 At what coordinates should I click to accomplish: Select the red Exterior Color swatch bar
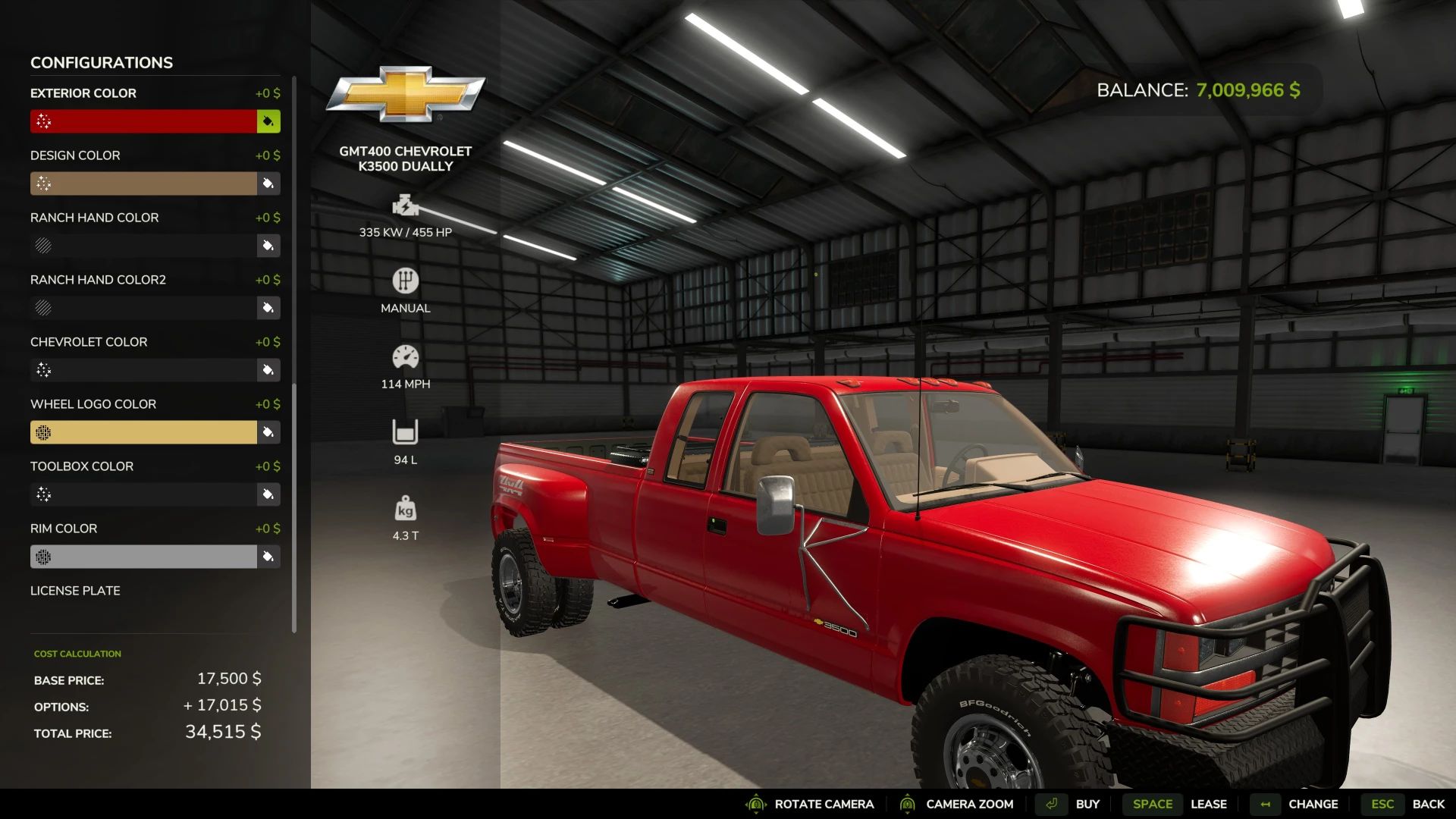tap(143, 121)
